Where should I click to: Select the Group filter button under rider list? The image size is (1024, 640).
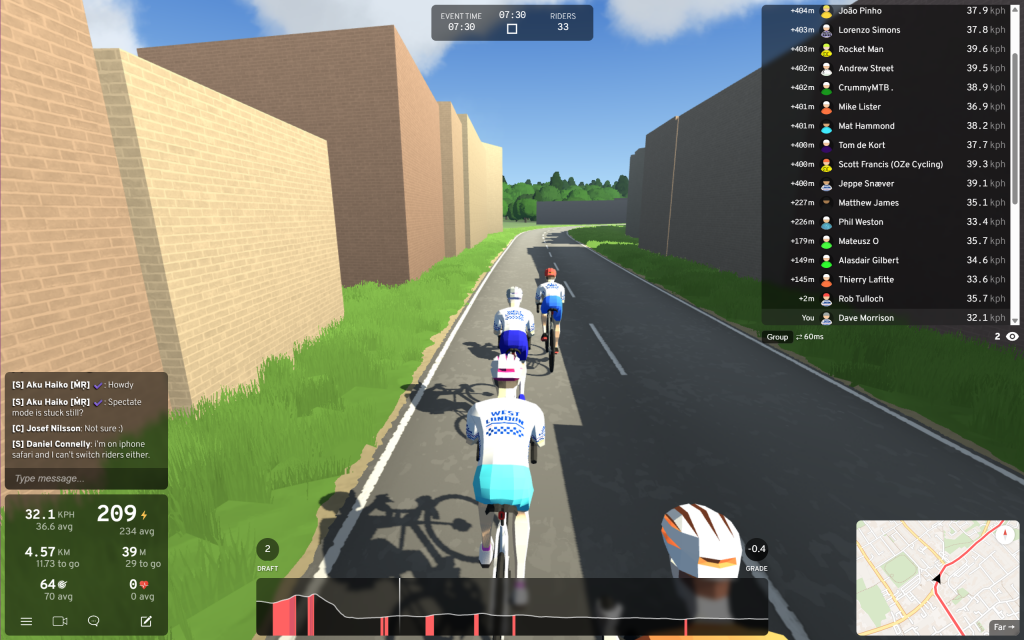point(777,337)
